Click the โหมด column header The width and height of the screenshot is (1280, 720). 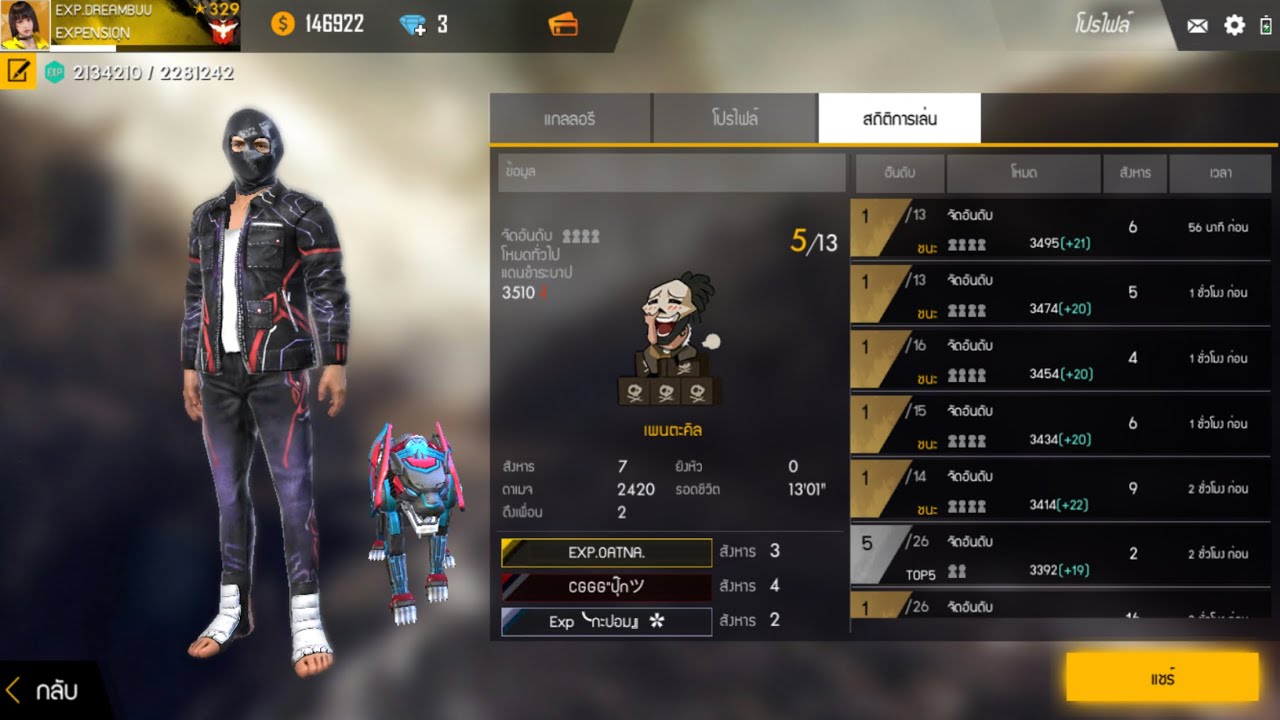tap(1023, 173)
